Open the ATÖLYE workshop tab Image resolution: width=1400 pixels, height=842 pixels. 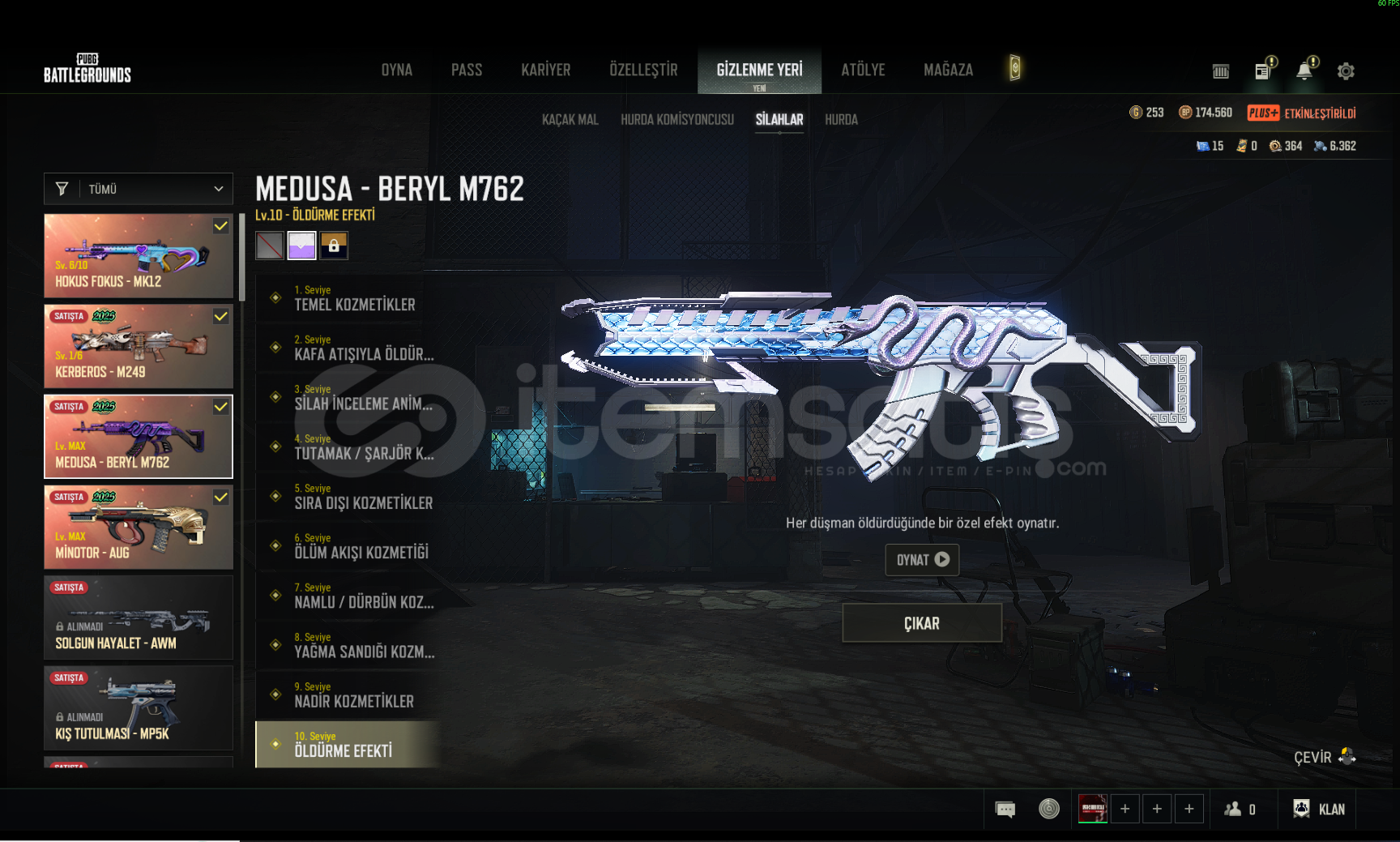[863, 71]
